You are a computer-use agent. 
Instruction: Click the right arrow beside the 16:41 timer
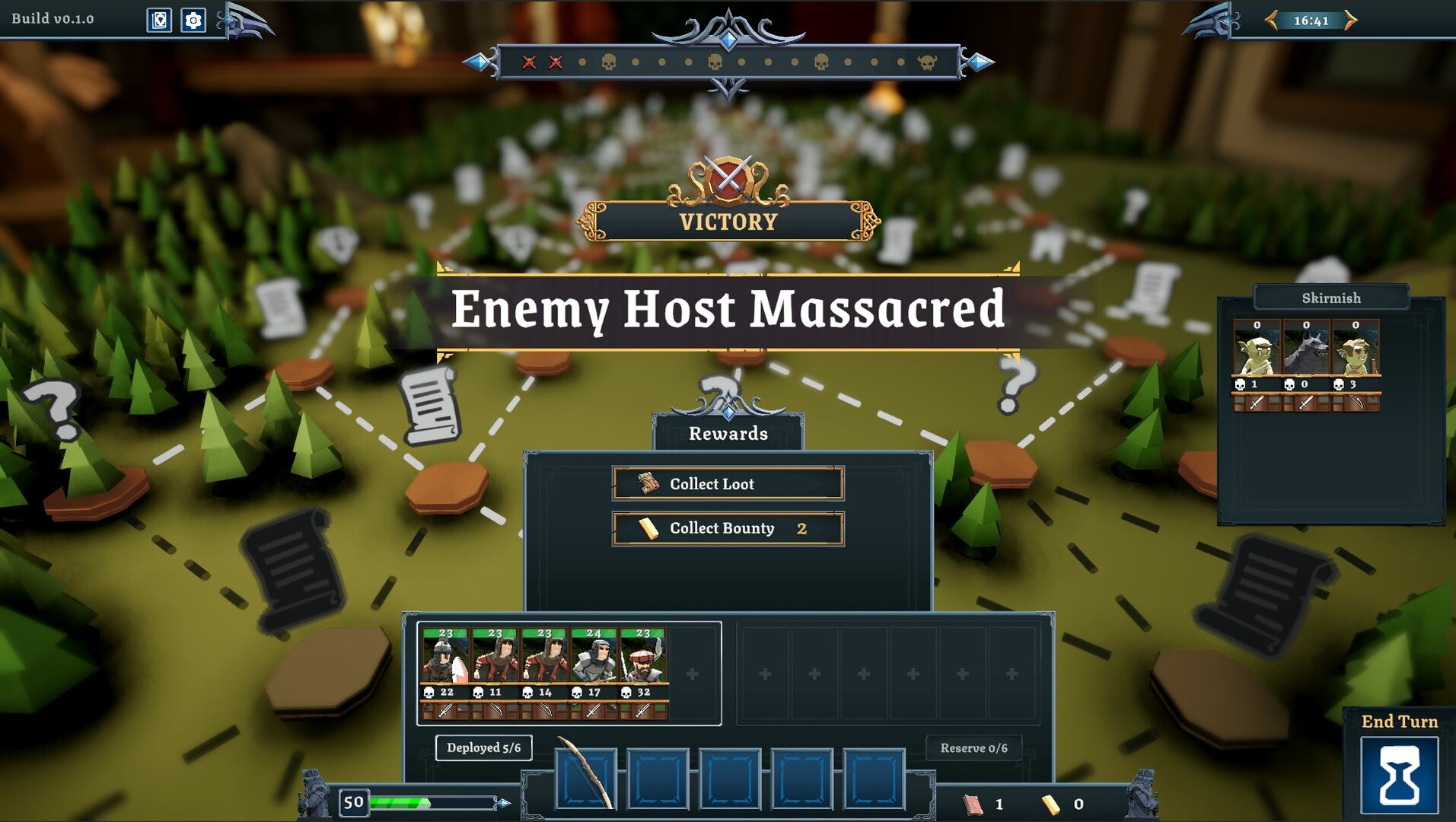pos(1347,21)
